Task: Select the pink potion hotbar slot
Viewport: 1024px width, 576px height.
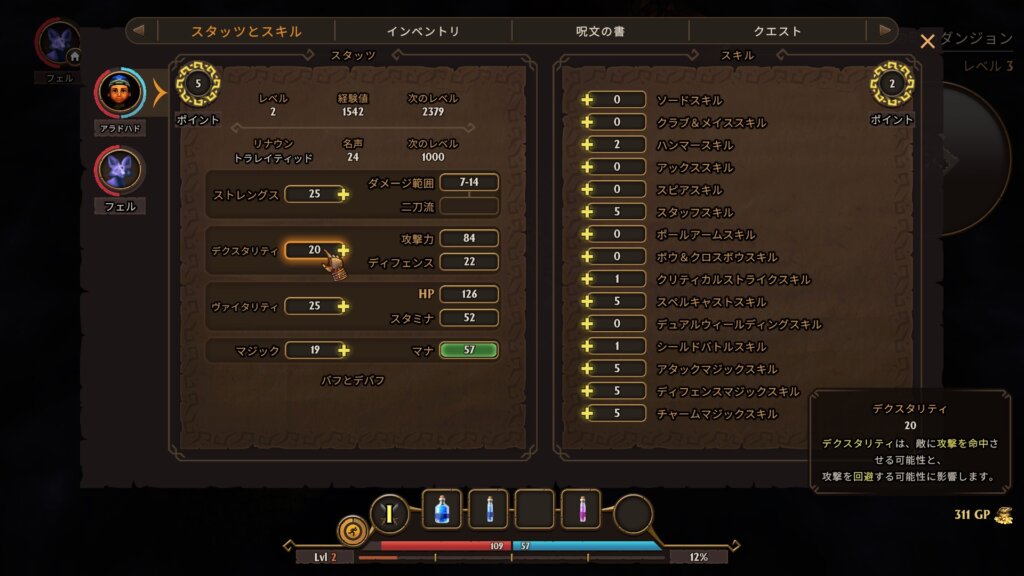Action: (x=580, y=509)
